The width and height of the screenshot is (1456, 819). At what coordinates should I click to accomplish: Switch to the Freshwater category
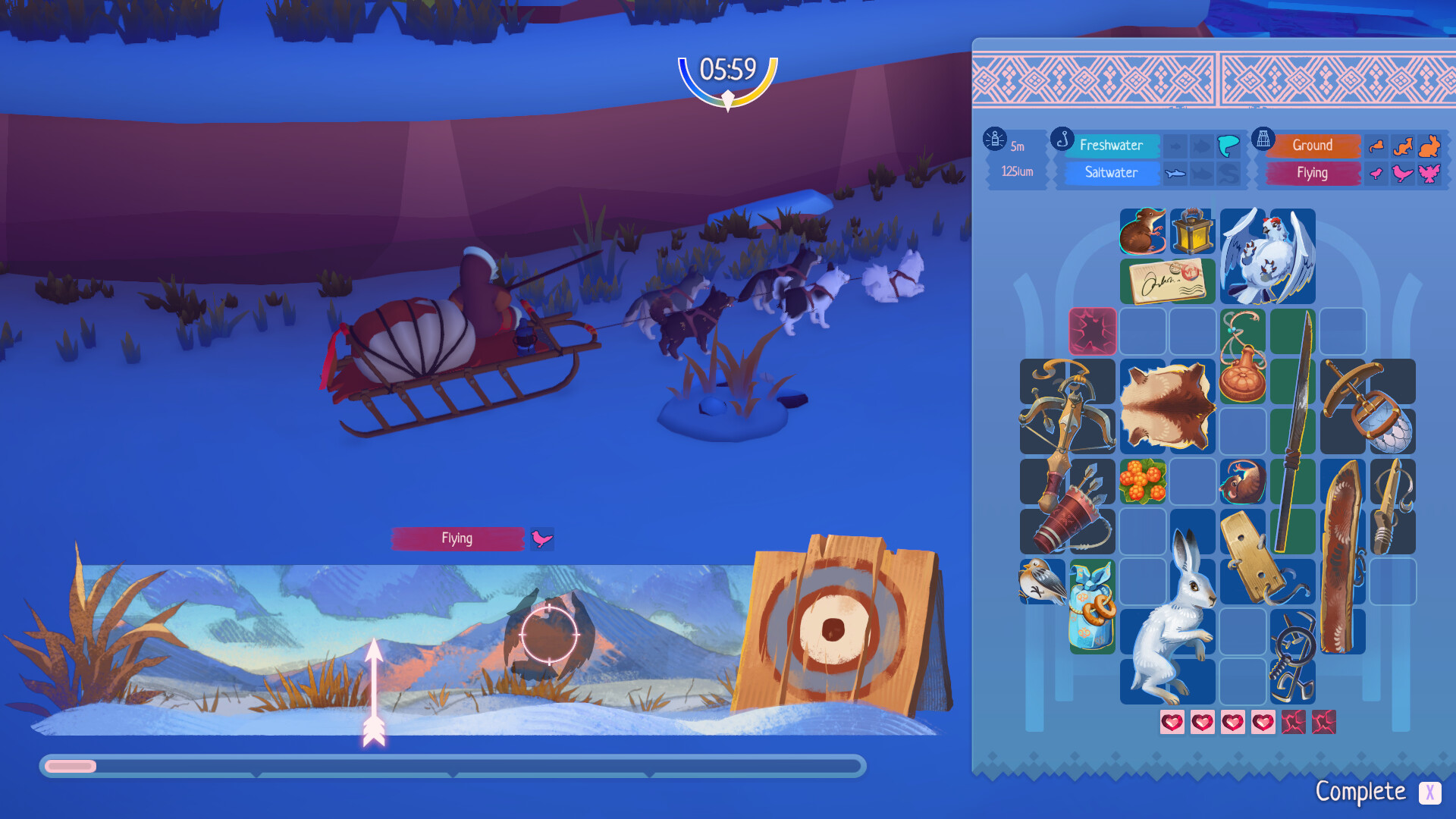[x=1111, y=145]
